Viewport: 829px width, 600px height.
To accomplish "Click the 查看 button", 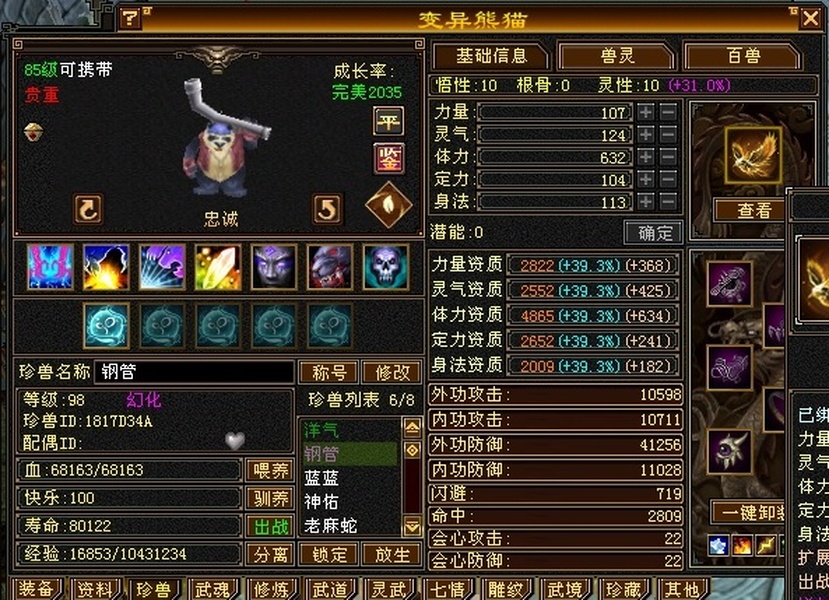I will pyautogui.click(x=754, y=210).
